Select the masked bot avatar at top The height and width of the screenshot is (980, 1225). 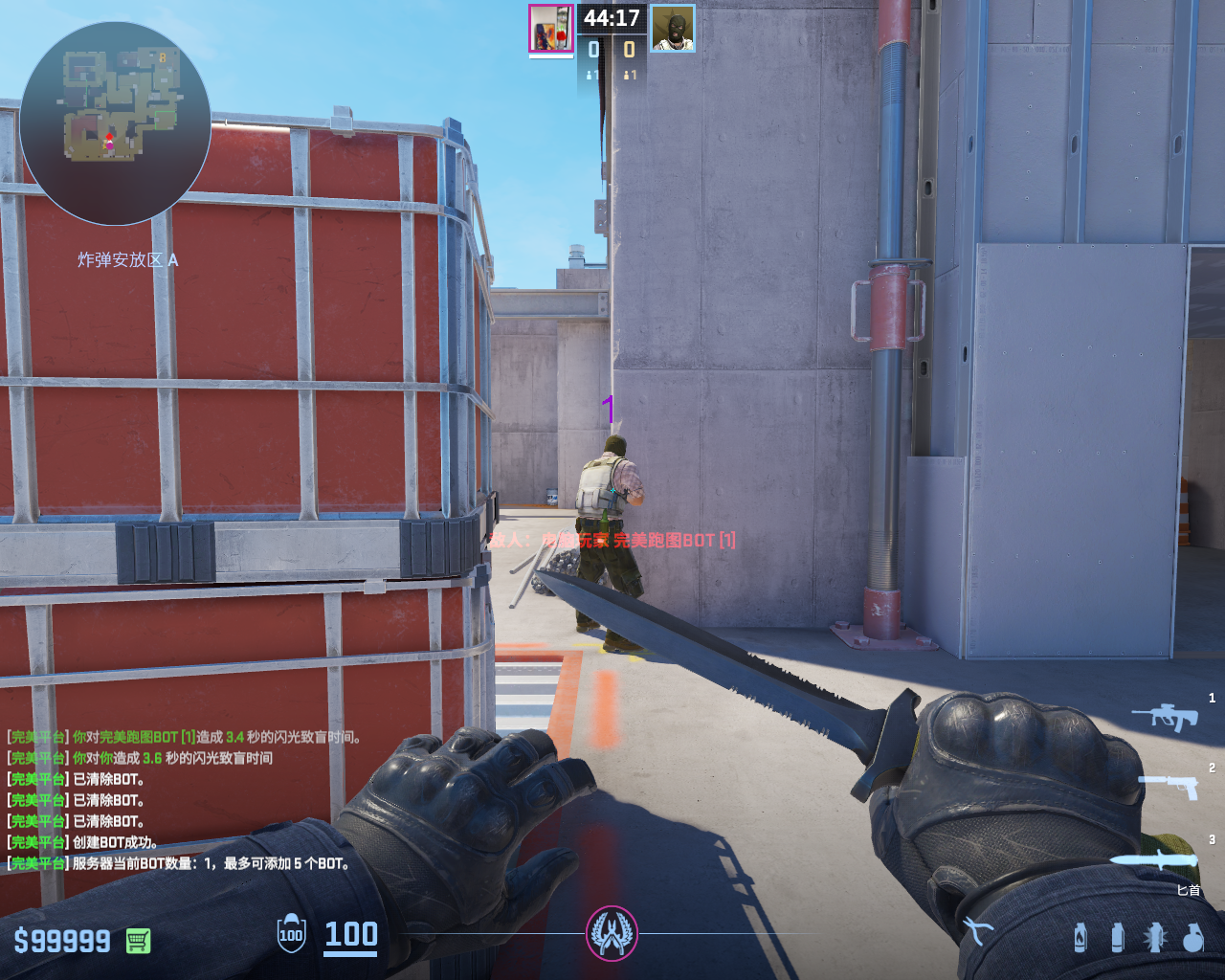click(673, 28)
